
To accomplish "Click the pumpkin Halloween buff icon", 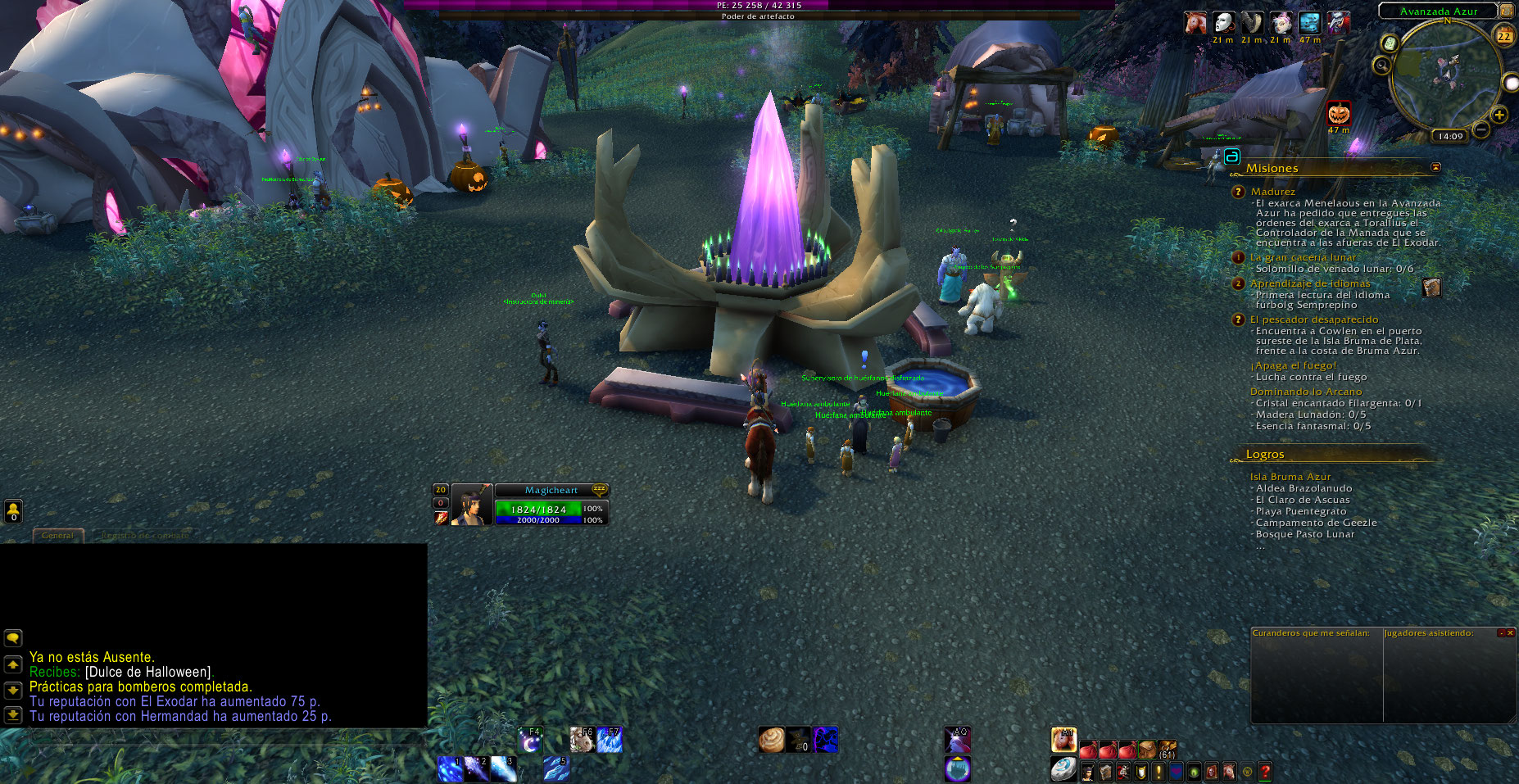I will [x=1339, y=113].
